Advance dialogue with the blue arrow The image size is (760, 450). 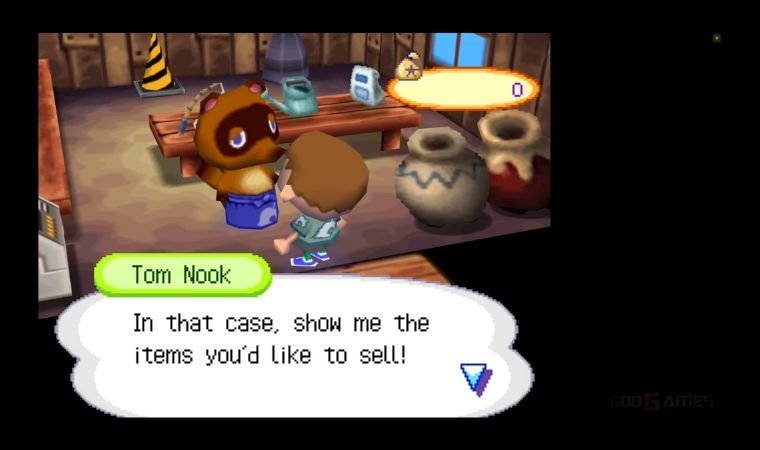476,378
